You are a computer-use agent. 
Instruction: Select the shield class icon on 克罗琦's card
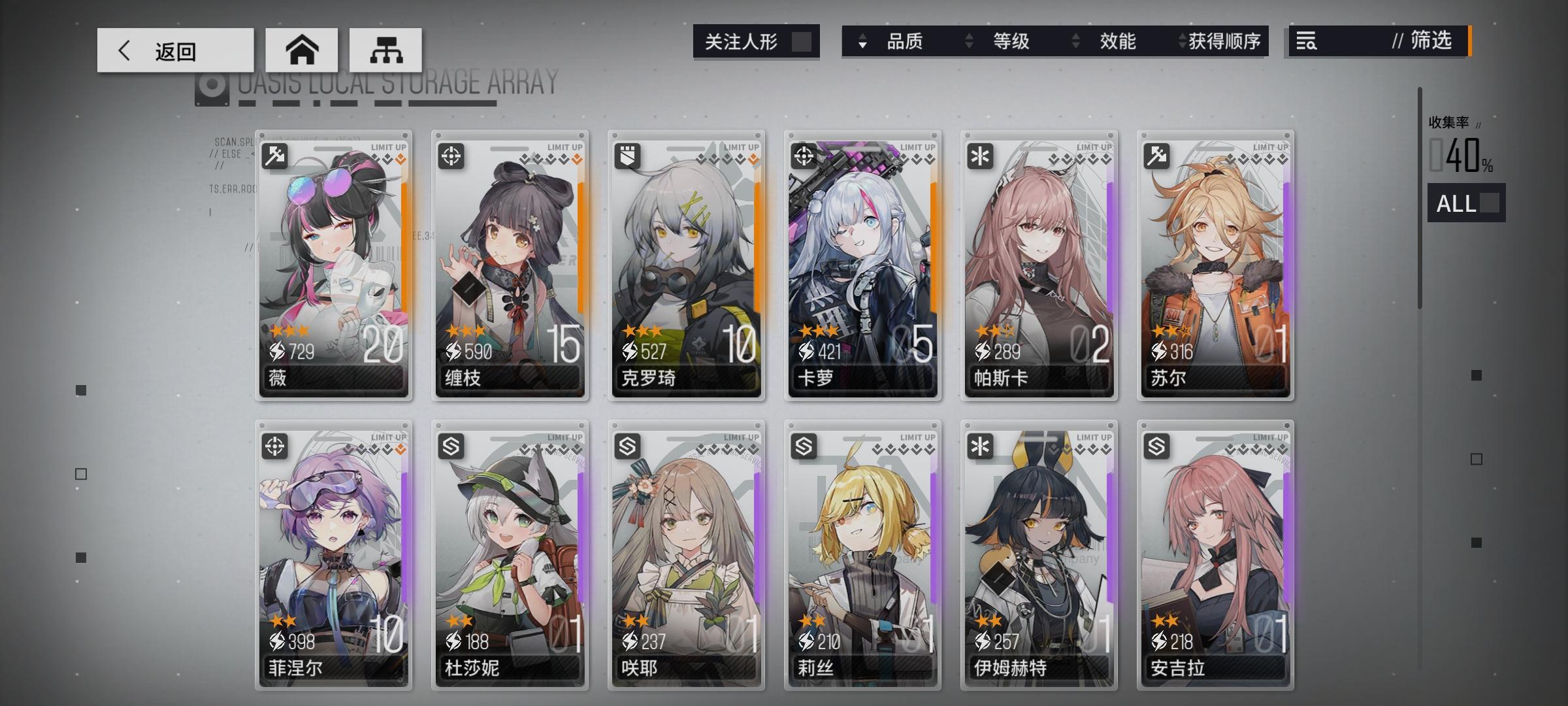tap(629, 154)
